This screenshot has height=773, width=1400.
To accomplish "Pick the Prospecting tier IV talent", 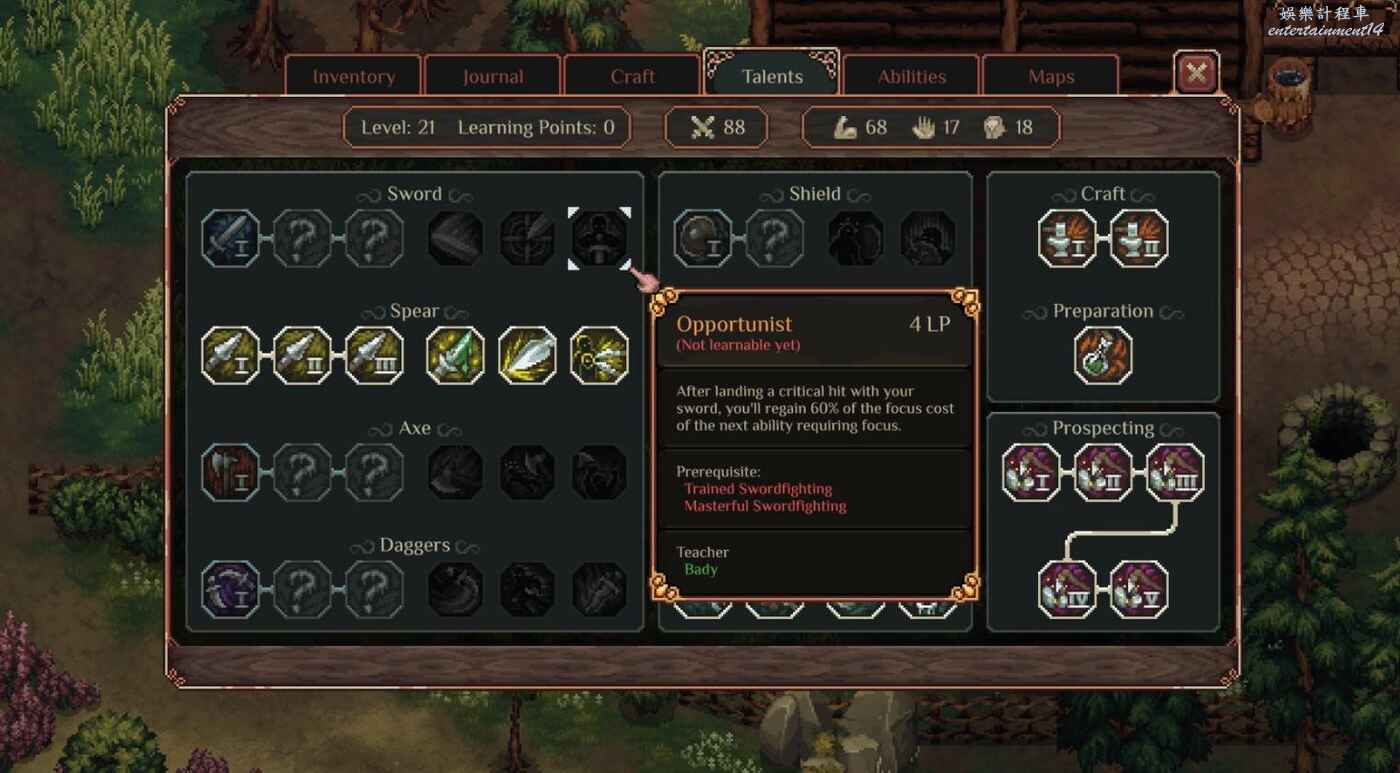I will 1067,589.
